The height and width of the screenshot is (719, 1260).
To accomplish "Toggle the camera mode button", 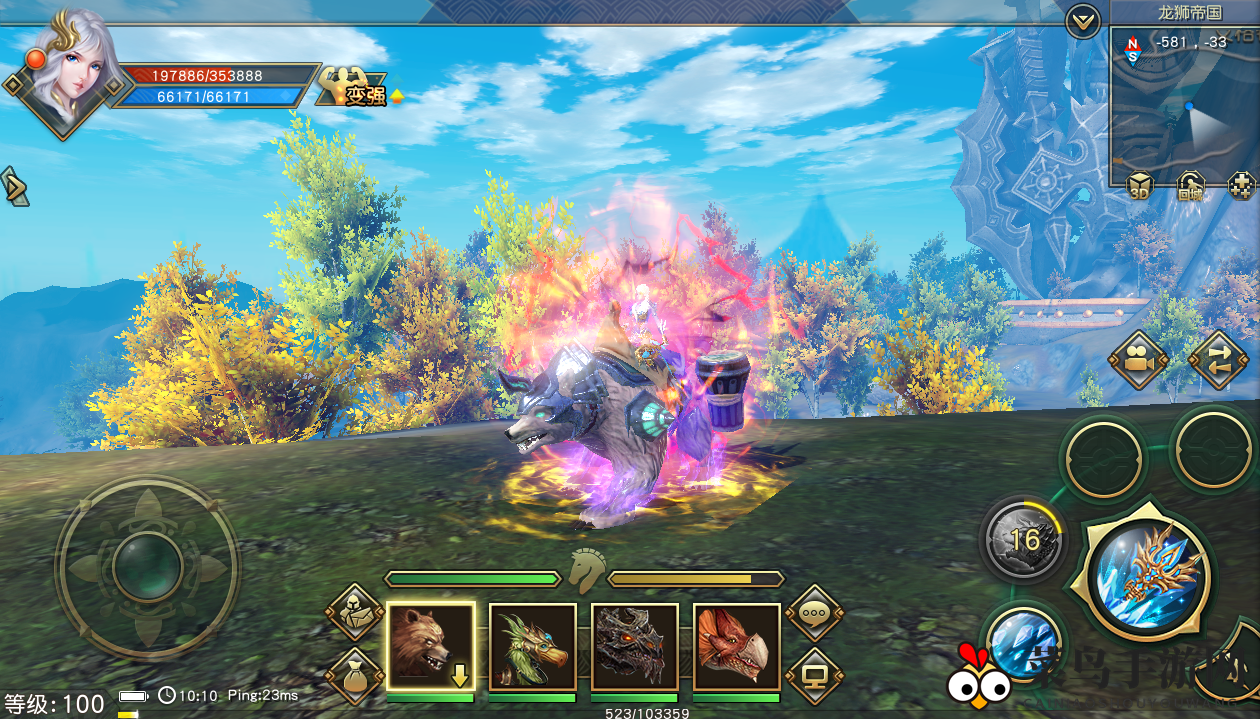I will (x=1138, y=360).
